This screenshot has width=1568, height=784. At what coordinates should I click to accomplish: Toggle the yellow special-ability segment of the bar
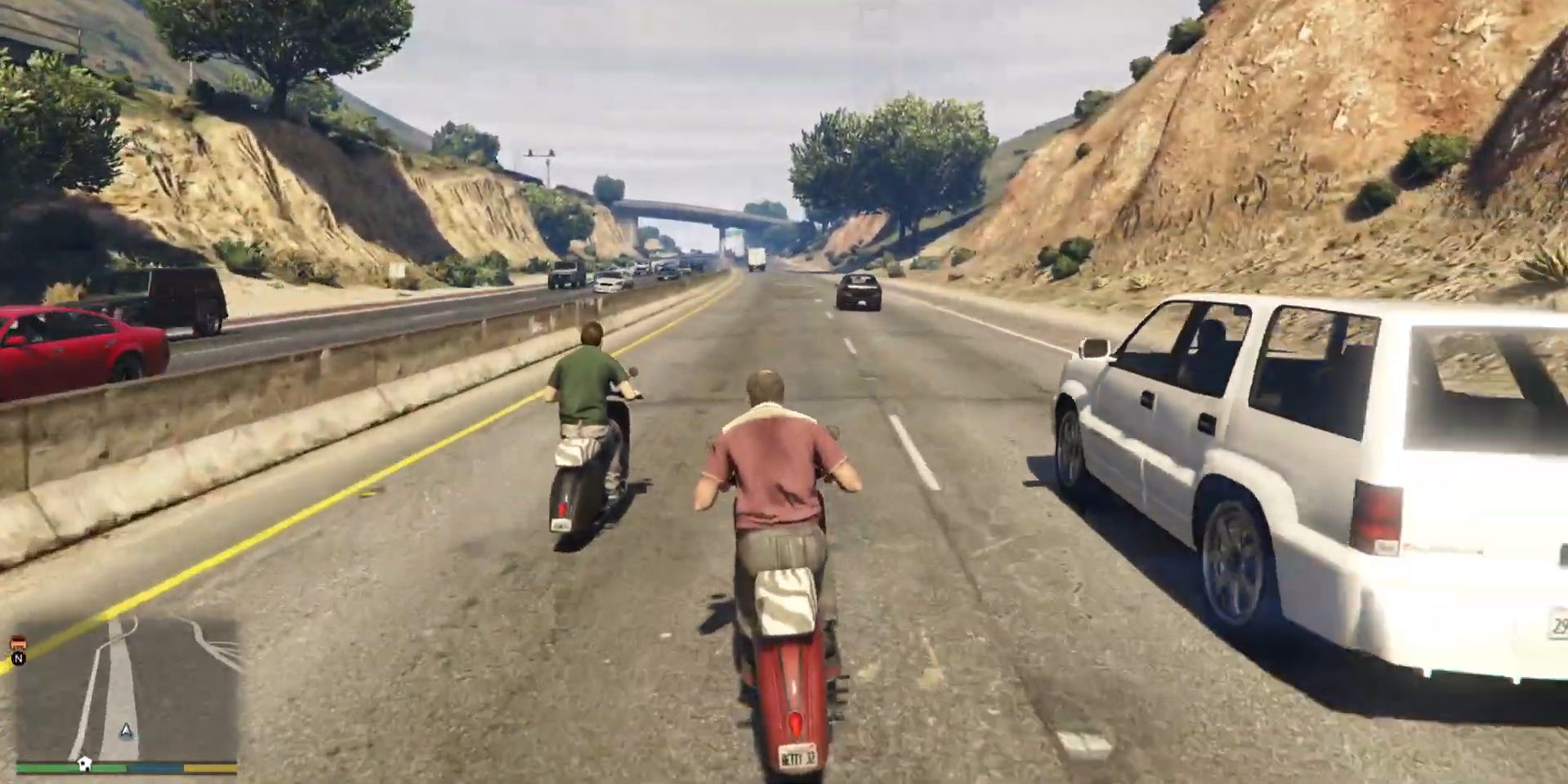(x=209, y=768)
